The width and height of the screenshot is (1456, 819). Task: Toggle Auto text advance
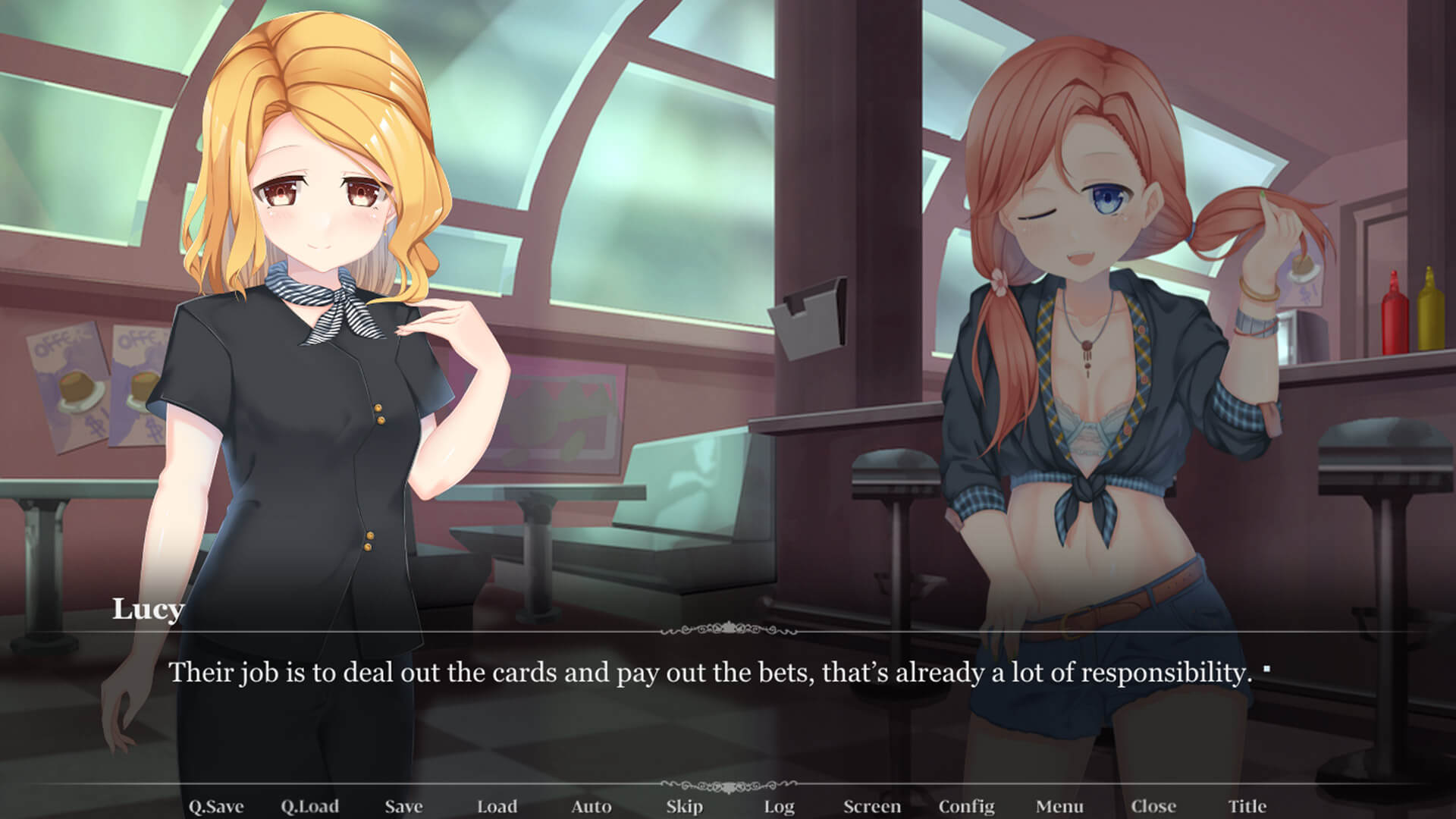pyautogui.click(x=591, y=806)
